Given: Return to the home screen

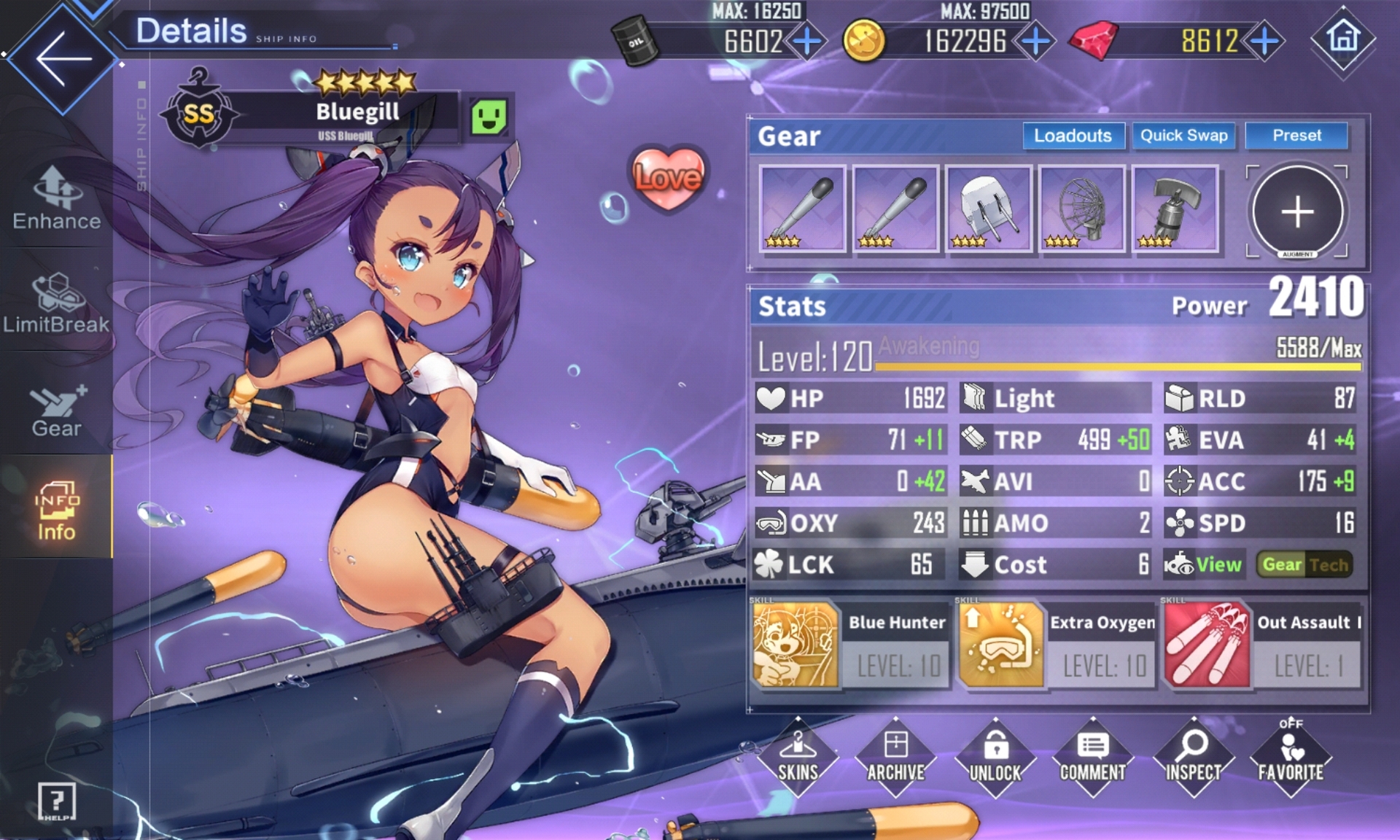Looking at the screenshot, I should [1343, 38].
